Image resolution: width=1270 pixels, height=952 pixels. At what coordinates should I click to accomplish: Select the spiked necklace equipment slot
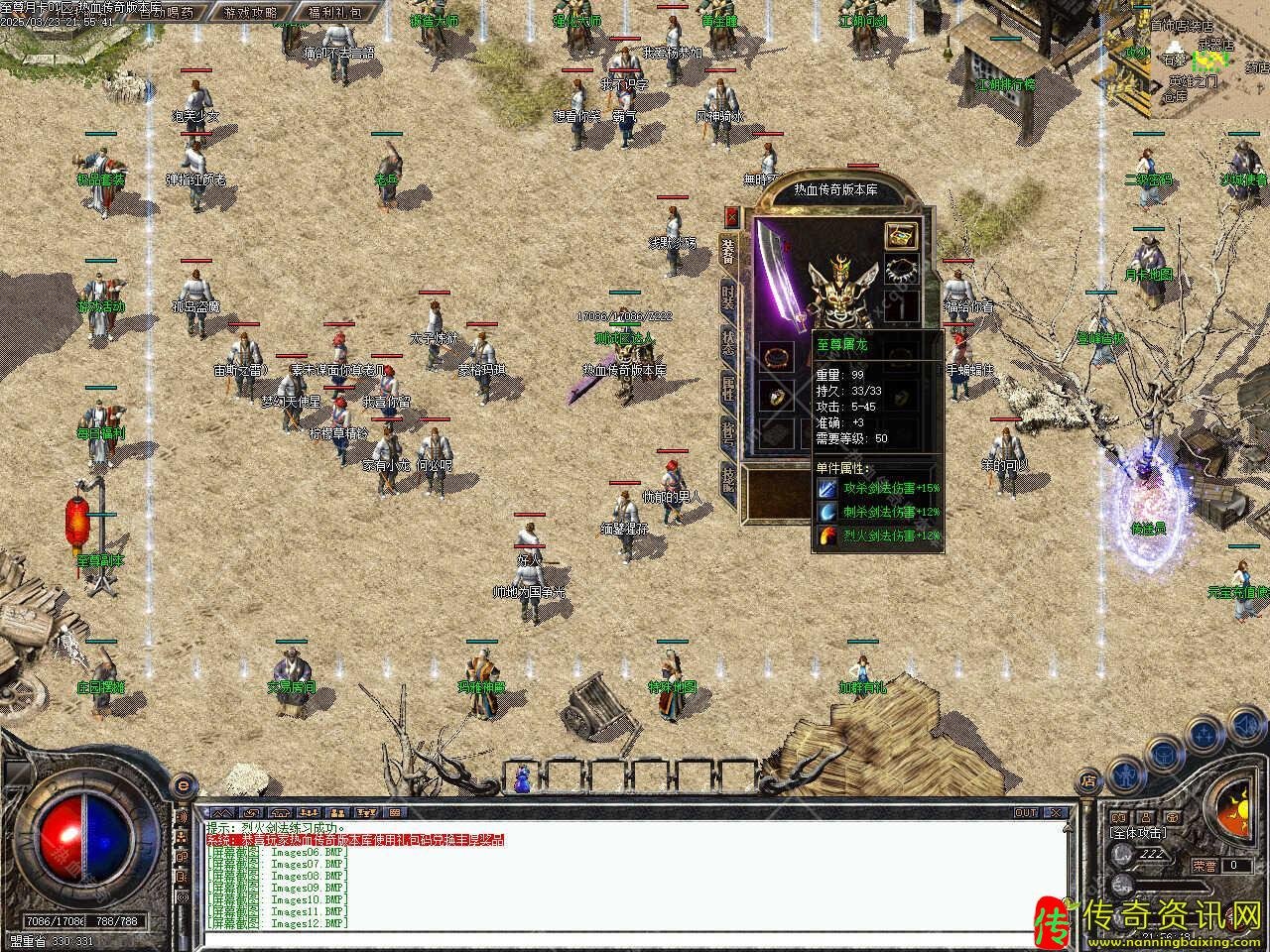click(x=900, y=271)
